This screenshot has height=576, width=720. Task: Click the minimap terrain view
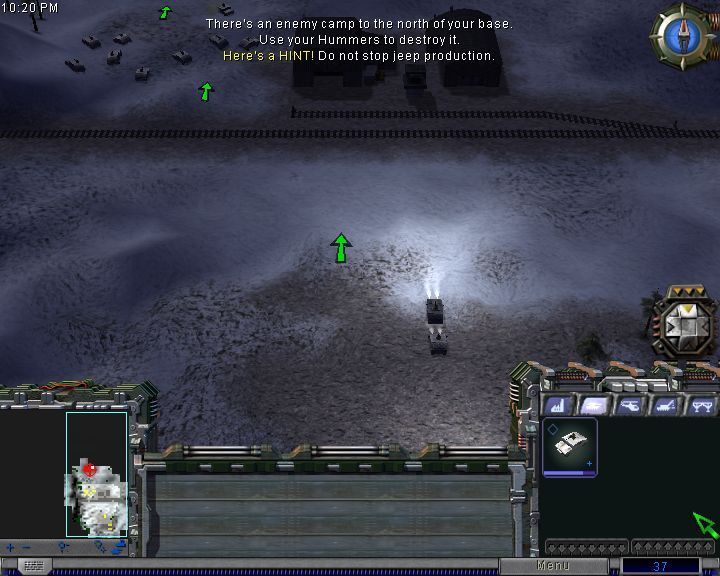click(96, 473)
